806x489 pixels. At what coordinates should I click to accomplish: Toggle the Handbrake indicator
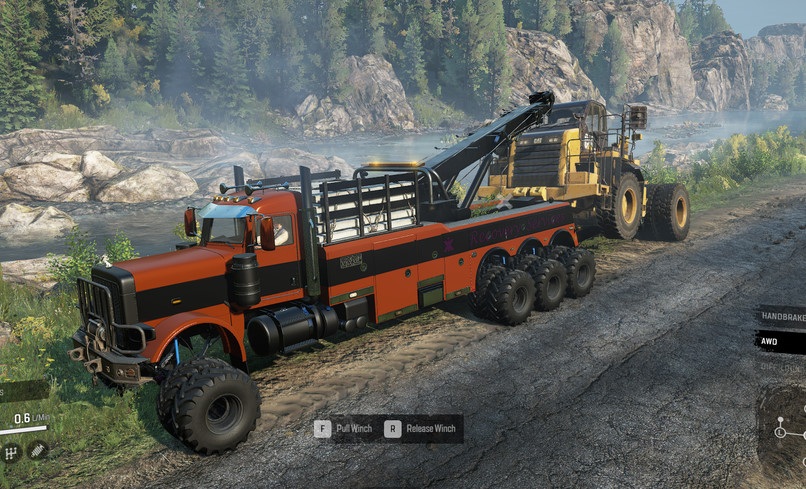782,316
